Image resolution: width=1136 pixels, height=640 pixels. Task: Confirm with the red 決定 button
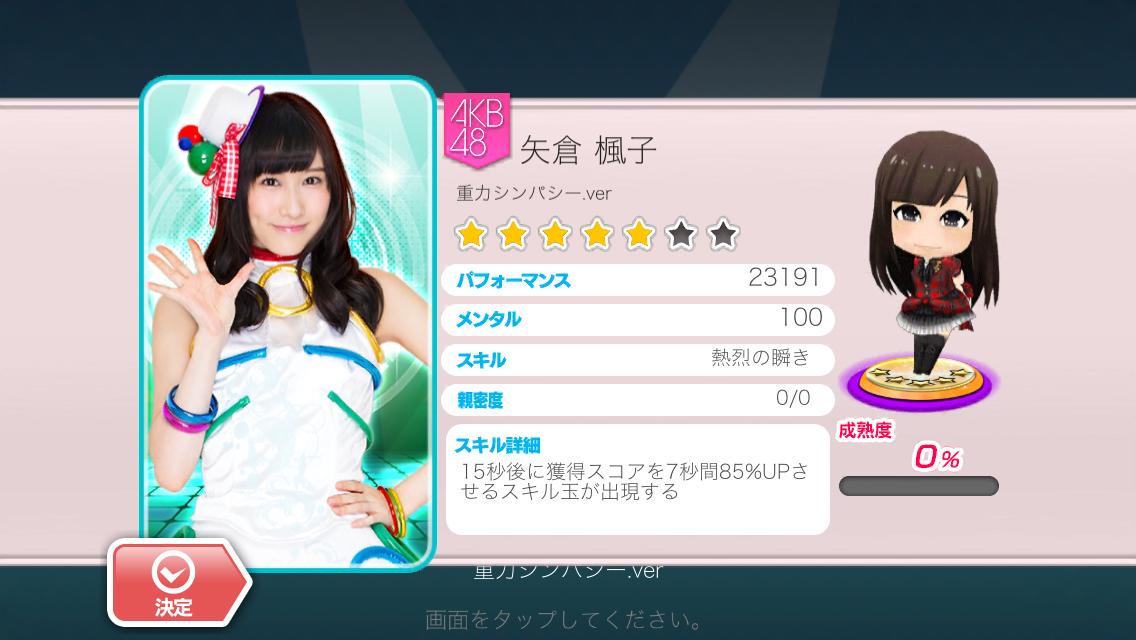point(175,583)
